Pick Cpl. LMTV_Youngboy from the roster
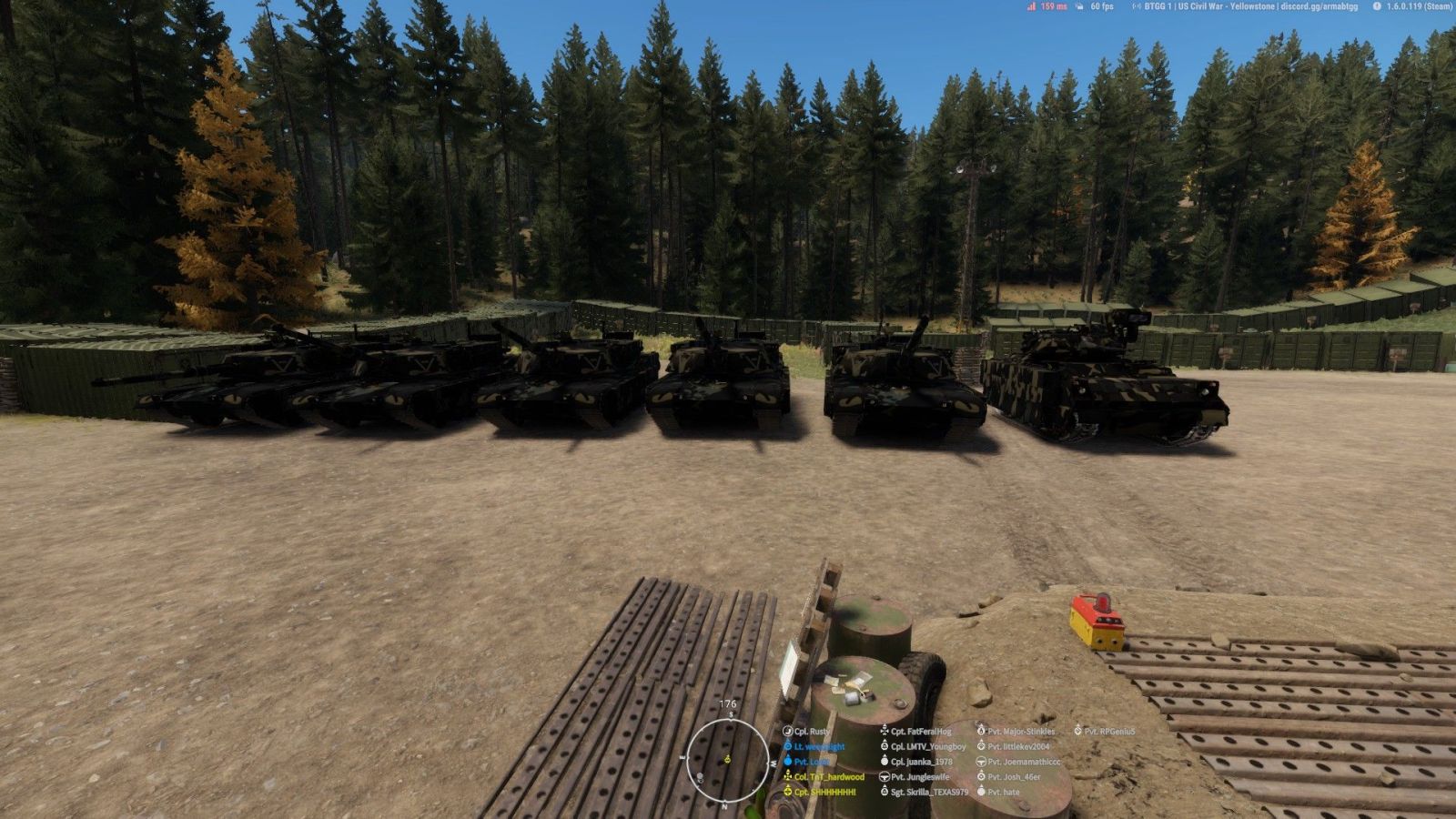The image size is (1456, 819). 928,747
